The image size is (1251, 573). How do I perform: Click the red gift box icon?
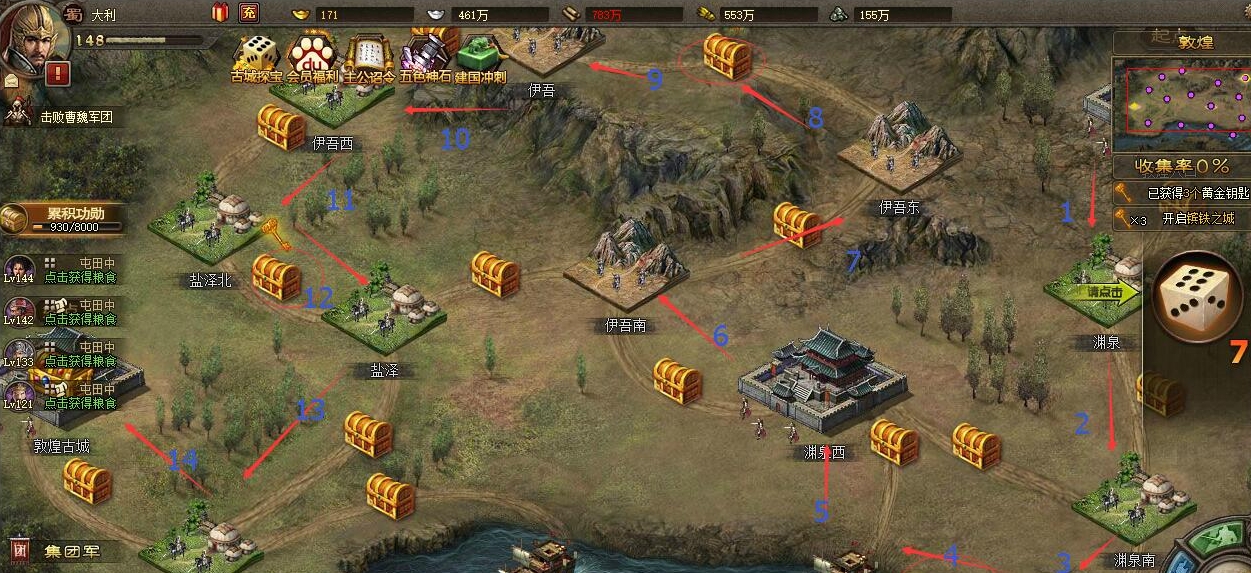220,13
